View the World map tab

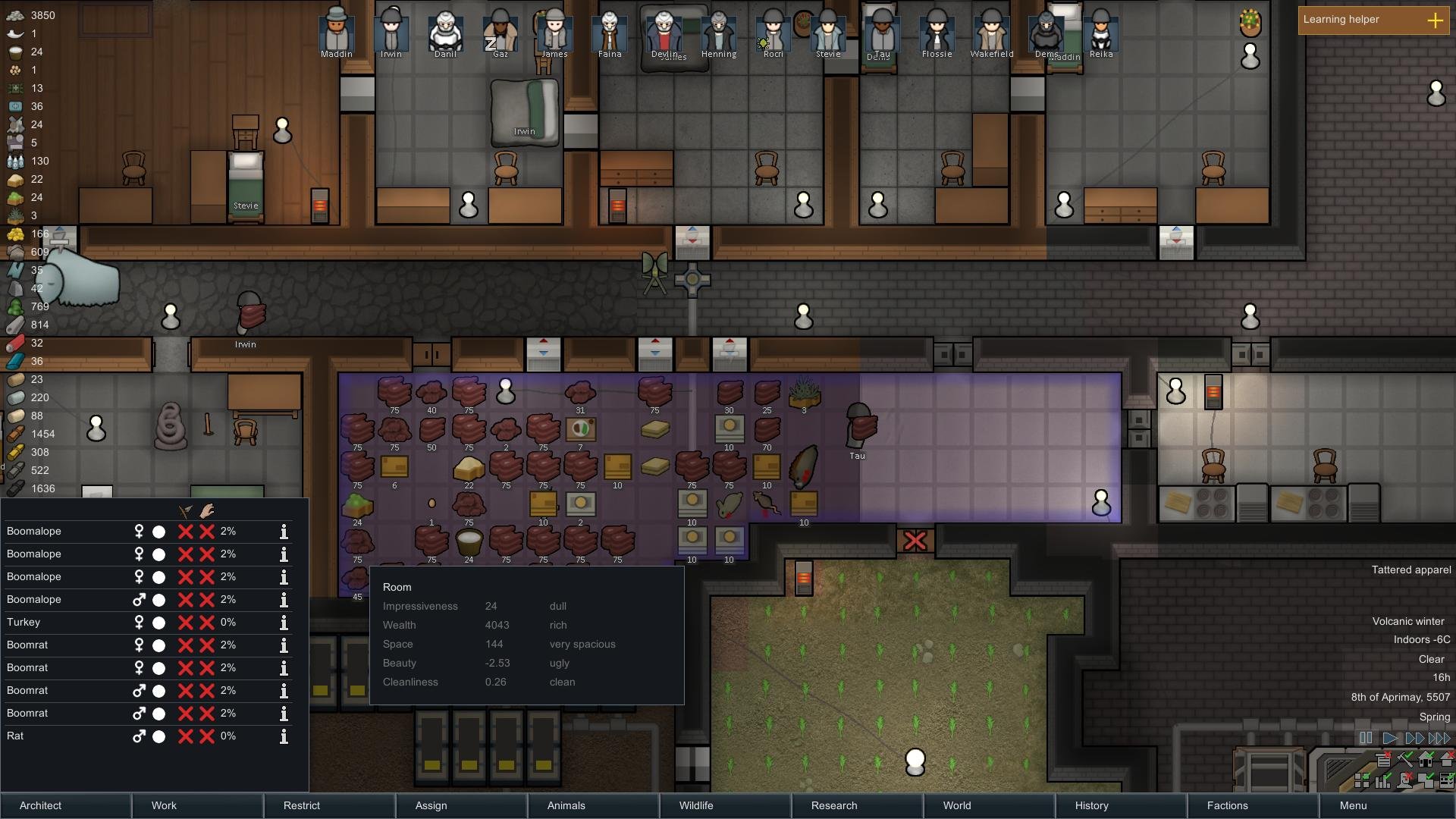click(x=989, y=805)
